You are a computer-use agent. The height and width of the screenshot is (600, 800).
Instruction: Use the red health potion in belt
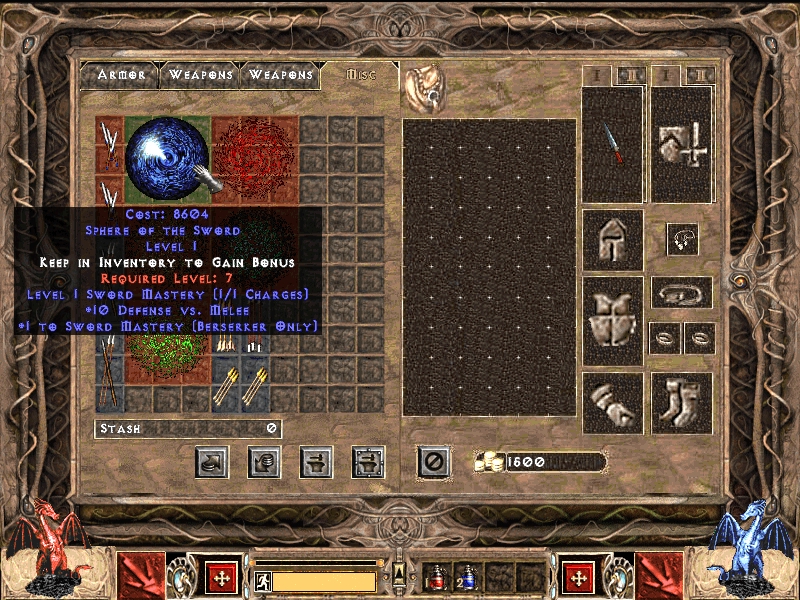[x=437, y=577]
